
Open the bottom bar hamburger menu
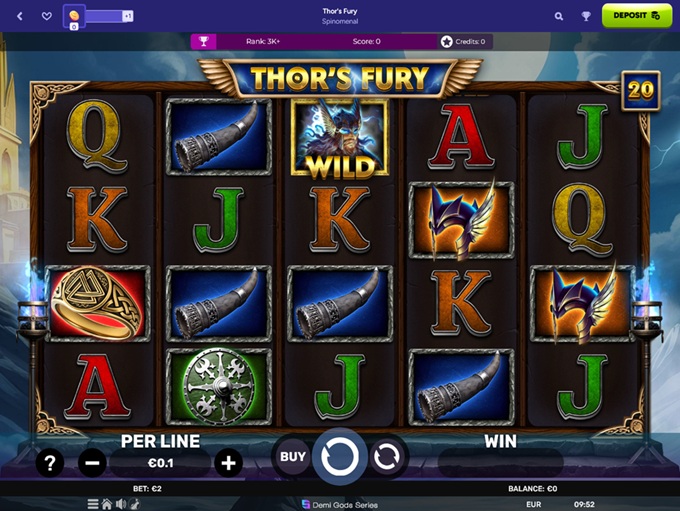(x=93, y=504)
